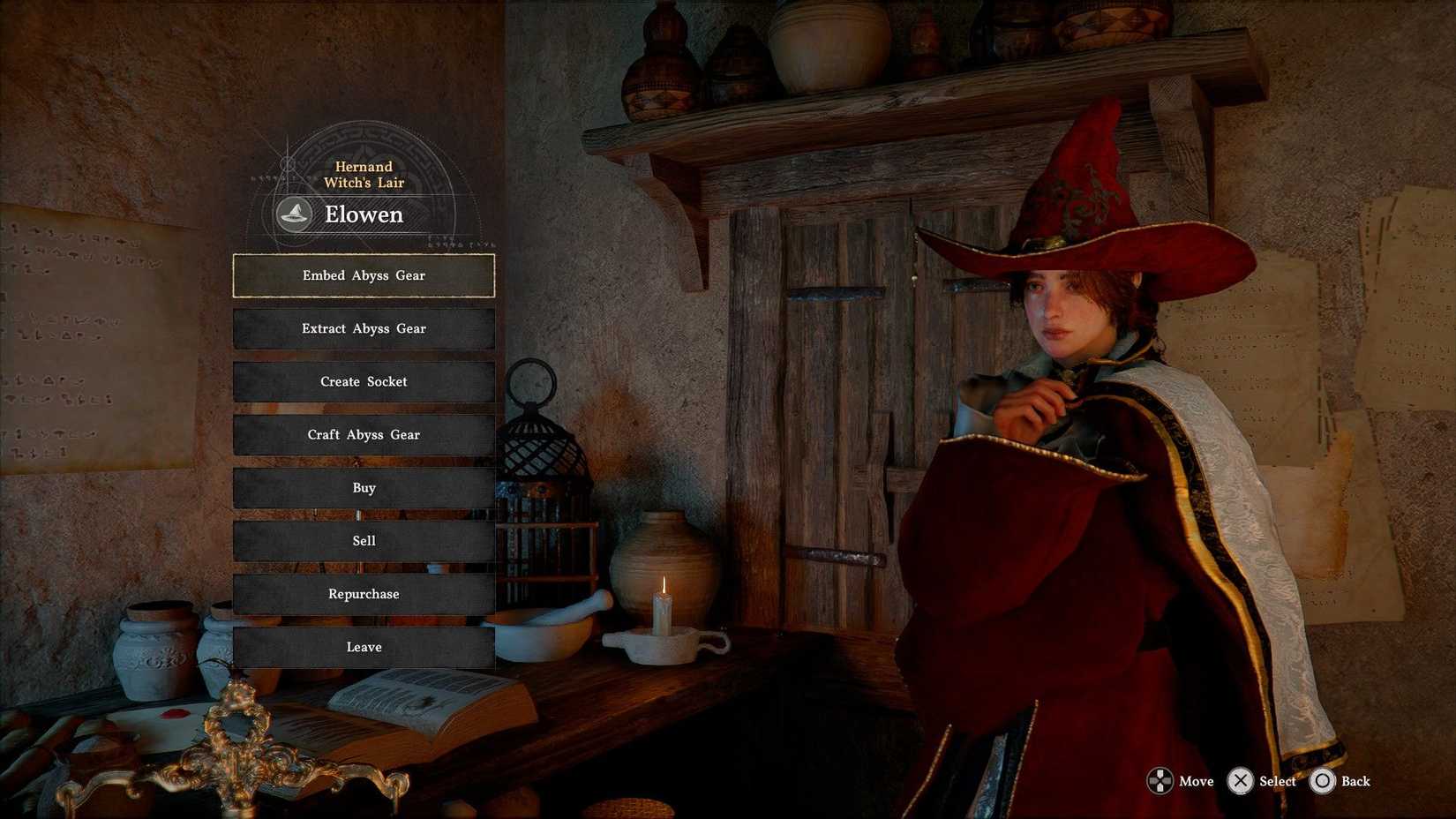Screen dimensions: 1456x819
Task: Click the Move text label at bottom right
Action: pos(1195,781)
